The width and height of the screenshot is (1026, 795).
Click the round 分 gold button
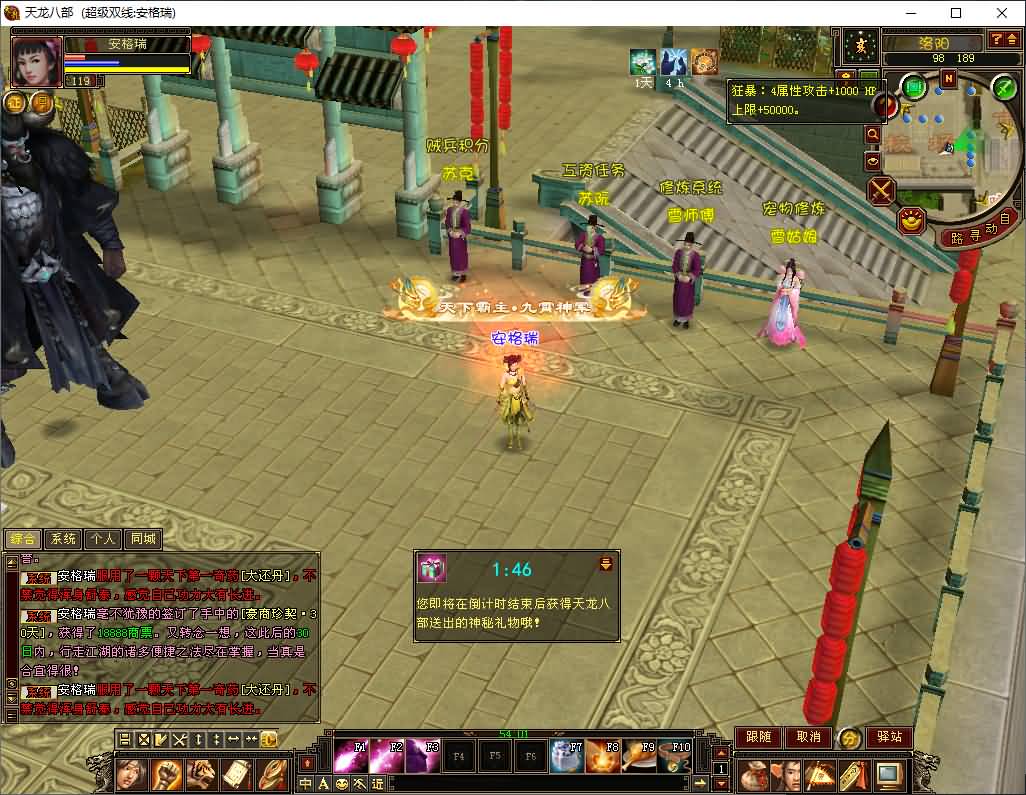tap(849, 738)
